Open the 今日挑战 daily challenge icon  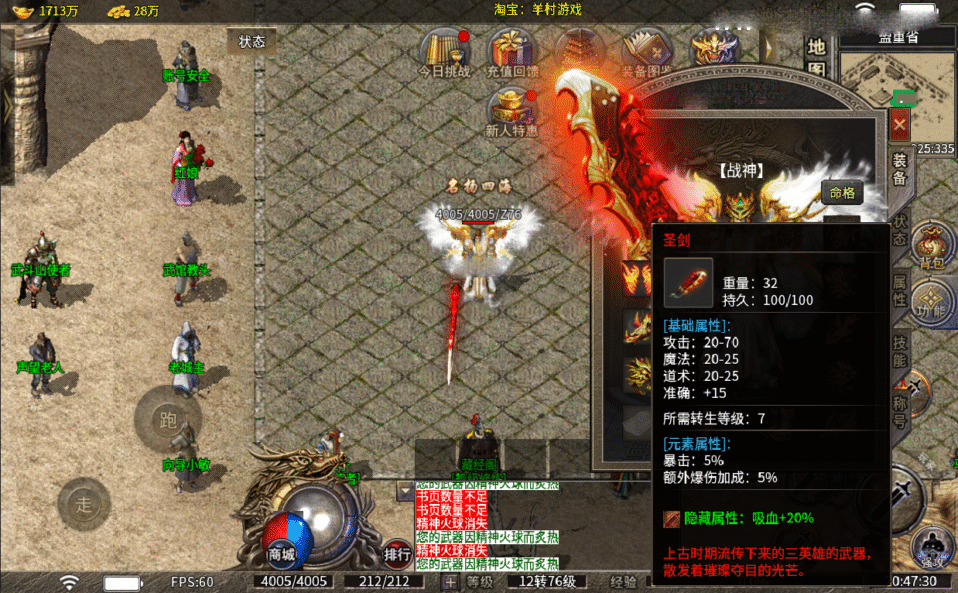coord(444,53)
